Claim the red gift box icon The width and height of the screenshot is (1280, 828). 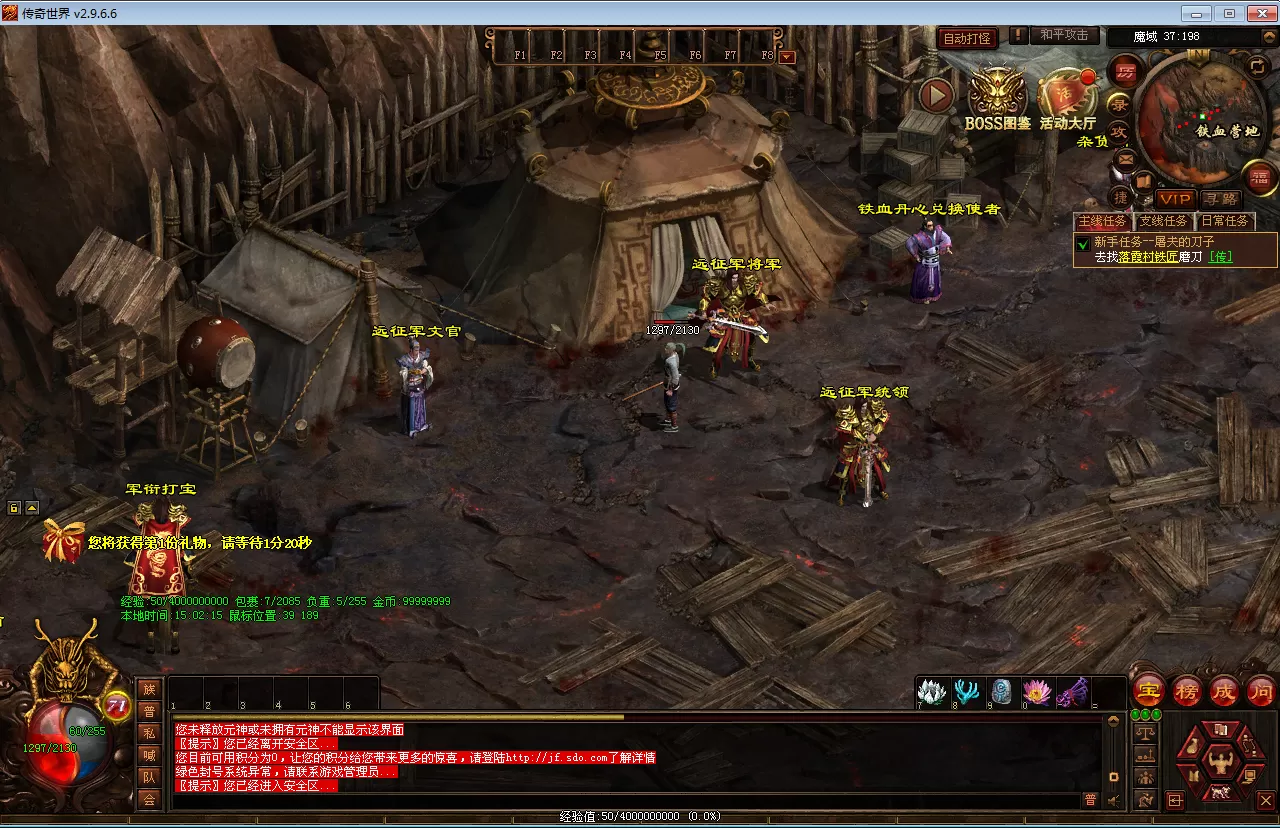click(63, 540)
